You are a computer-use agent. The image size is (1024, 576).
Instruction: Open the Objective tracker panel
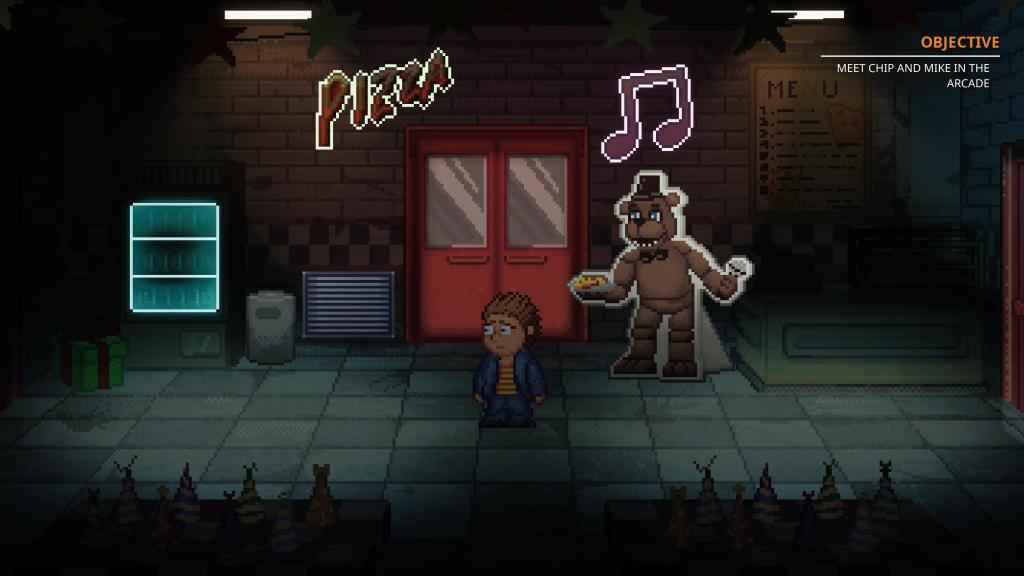(x=959, y=42)
